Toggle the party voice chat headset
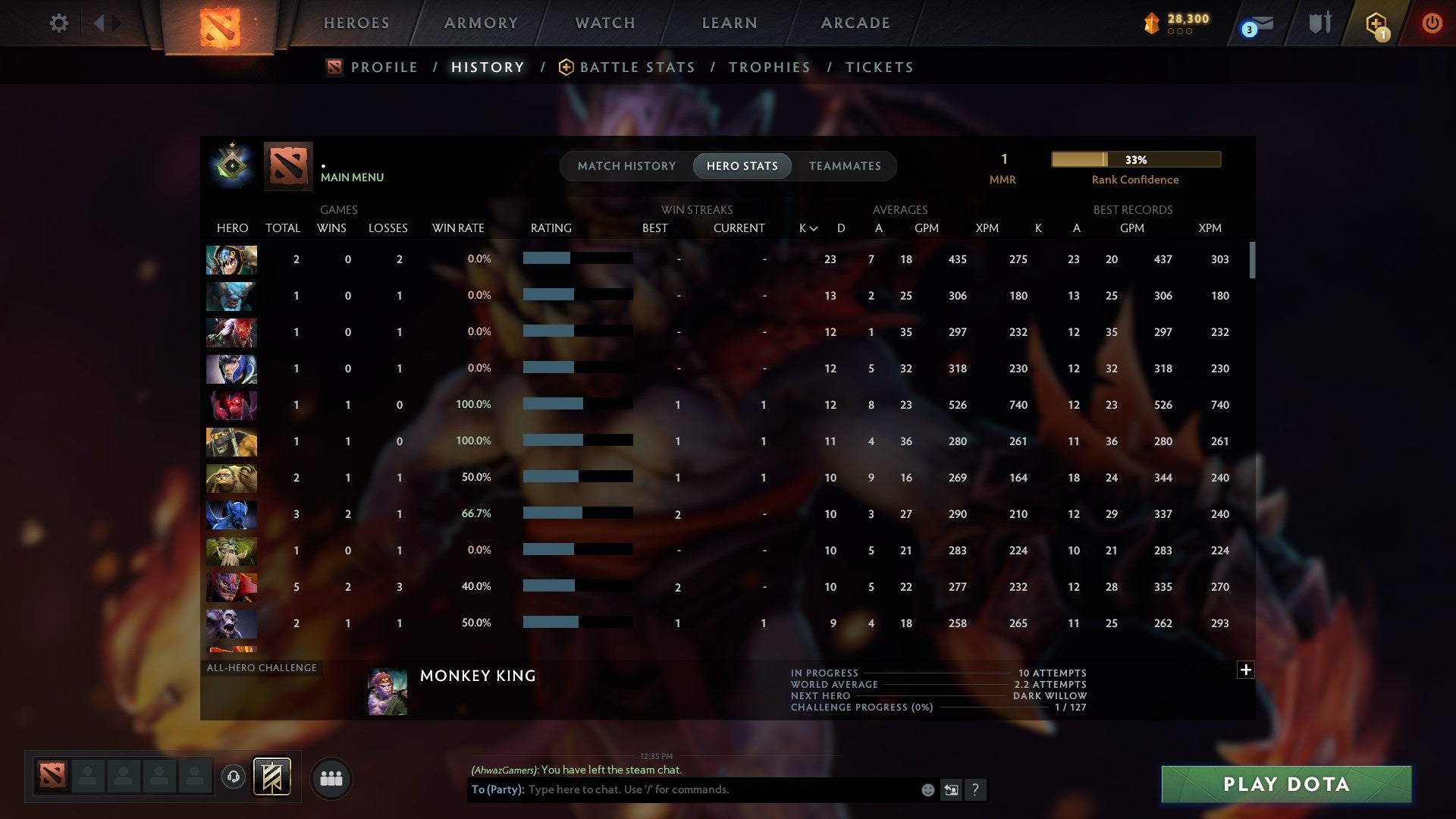 pyautogui.click(x=235, y=778)
